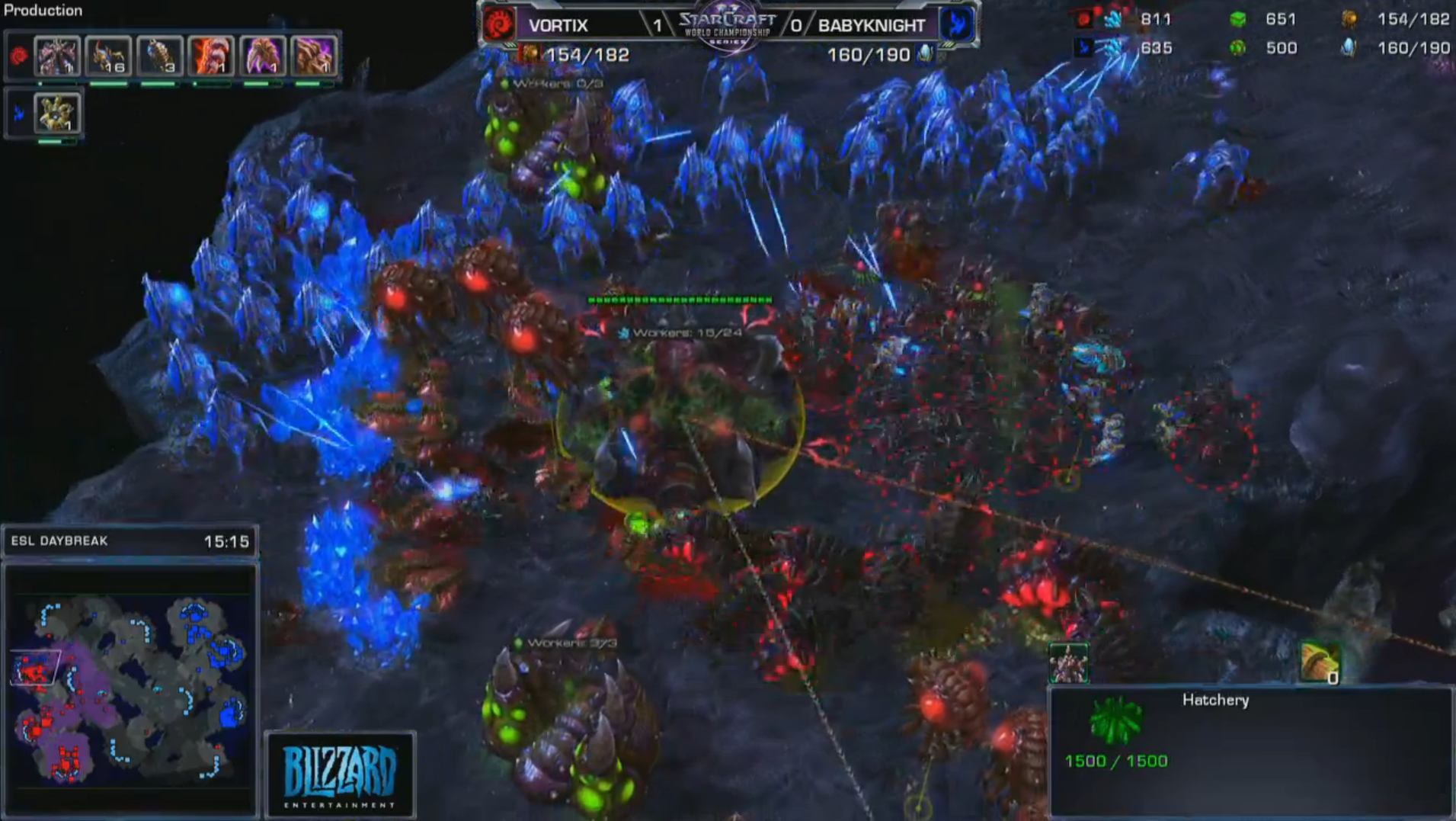This screenshot has height=821, width=1456.
Task: Click the Zerg production icon with count 3
Action: pos(159,56)
